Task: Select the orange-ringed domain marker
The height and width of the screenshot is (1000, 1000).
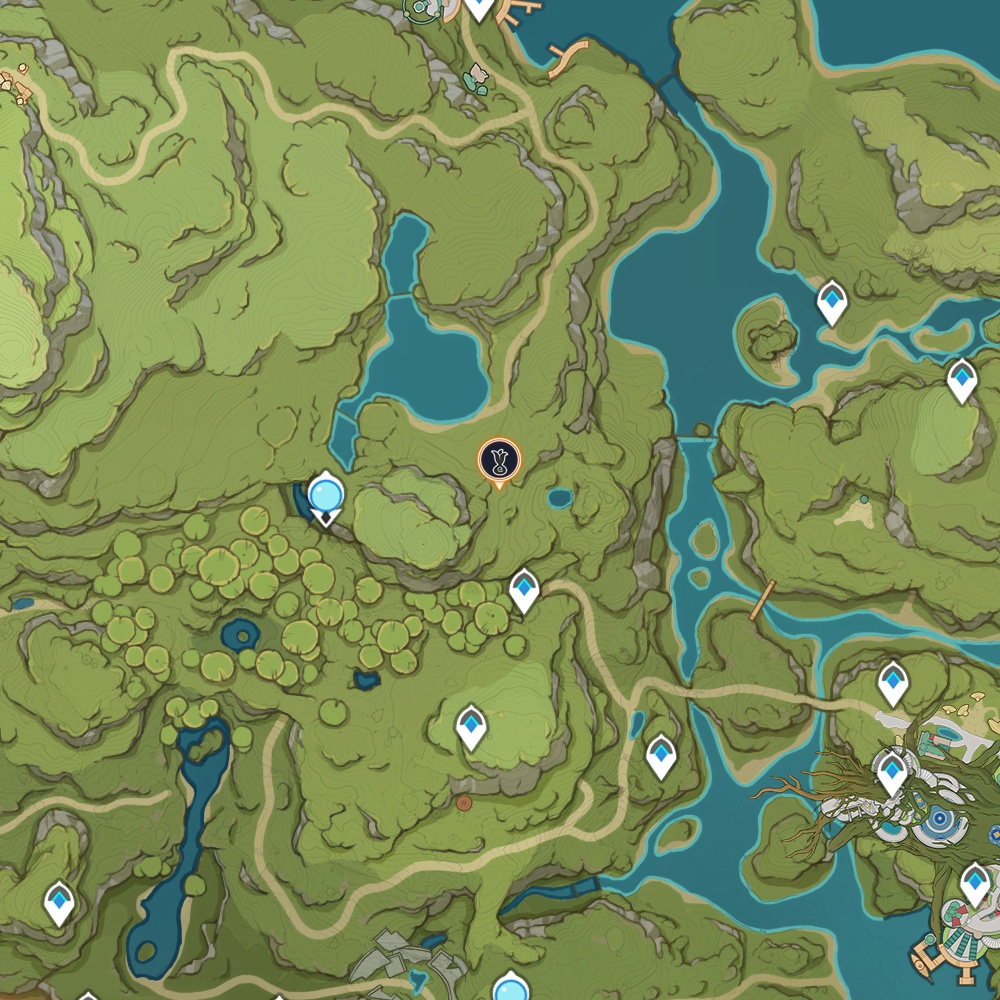Action: click(x=499, y=460)
